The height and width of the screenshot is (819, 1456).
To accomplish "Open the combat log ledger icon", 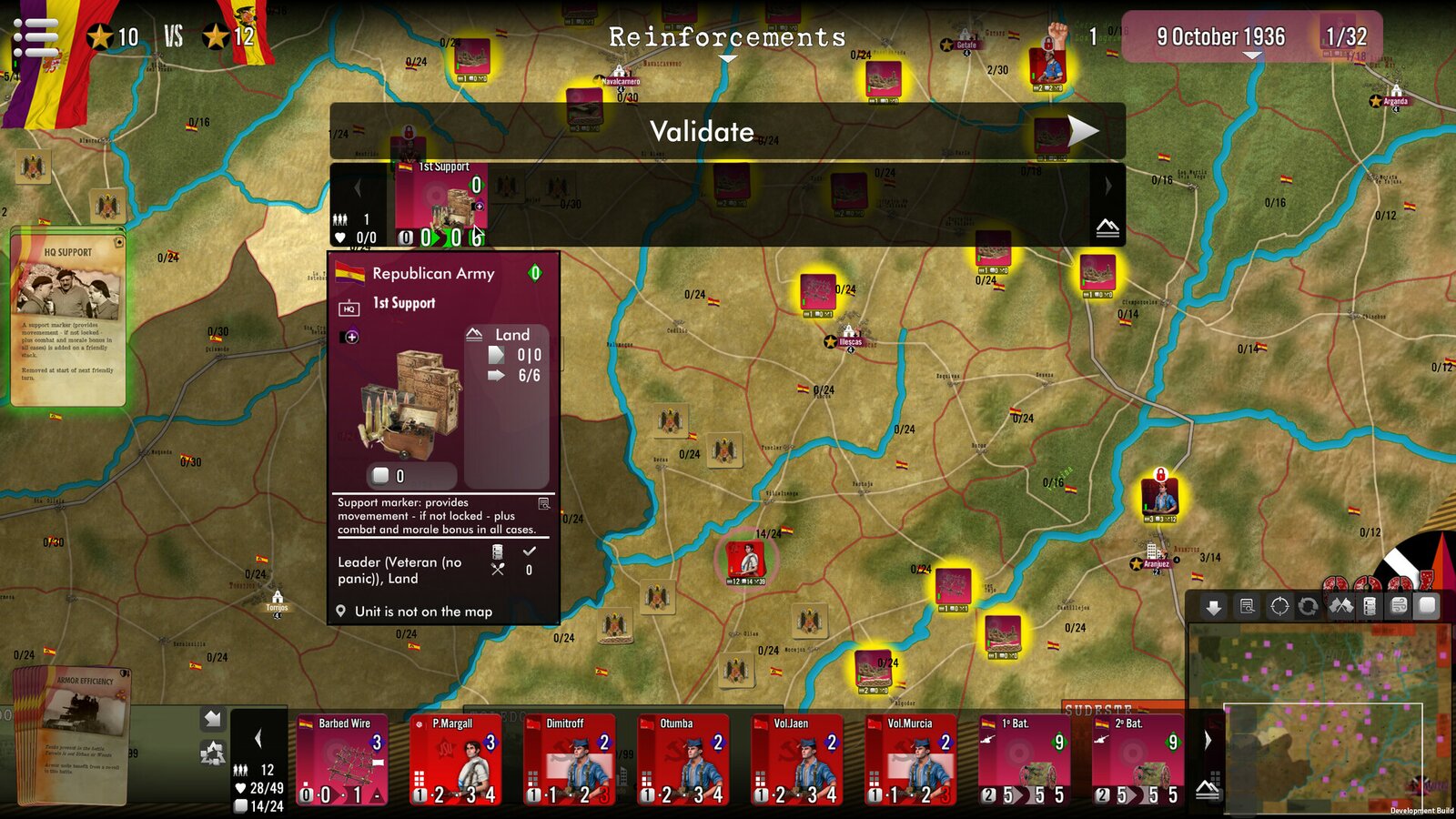I will pyautogui.click(x=1370, y=607).
